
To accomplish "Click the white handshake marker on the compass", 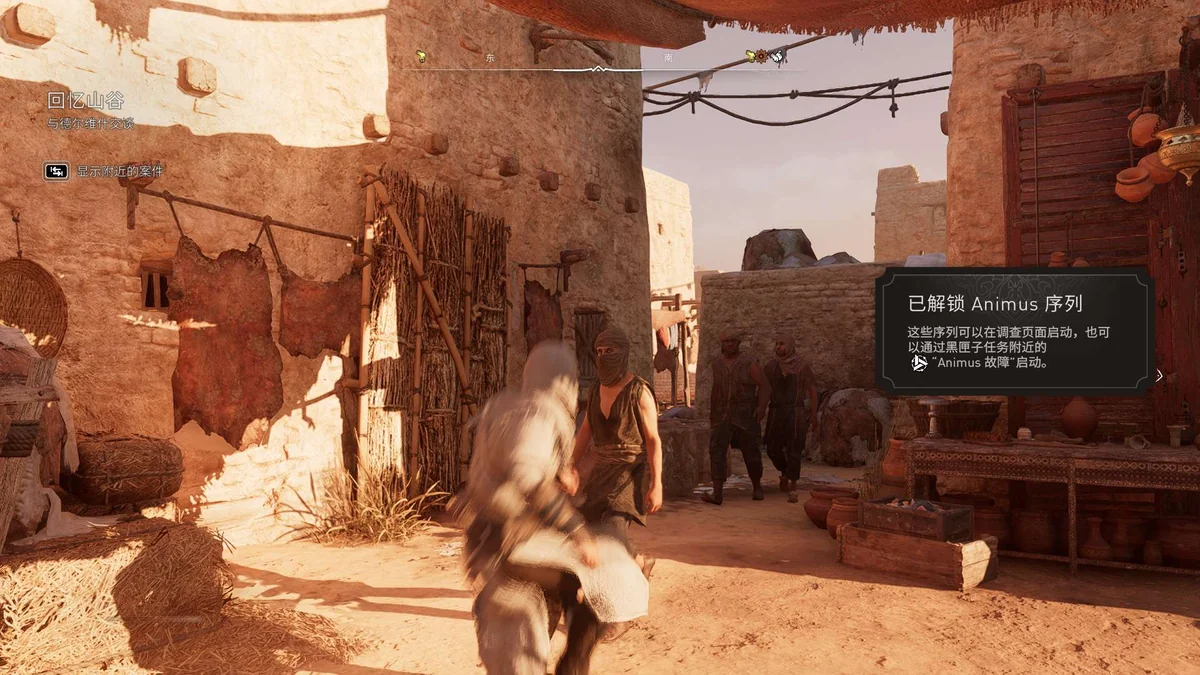I will (776, 56).
